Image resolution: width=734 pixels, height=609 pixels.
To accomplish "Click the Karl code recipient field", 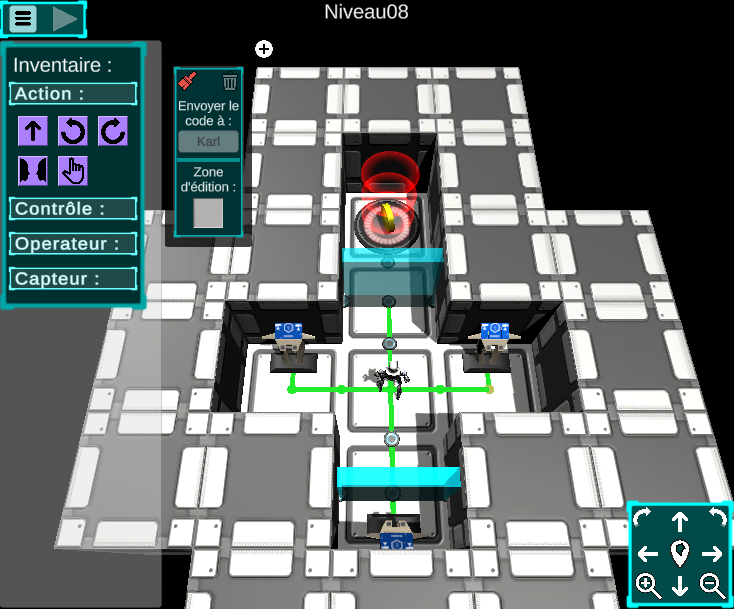I will 208,141.
